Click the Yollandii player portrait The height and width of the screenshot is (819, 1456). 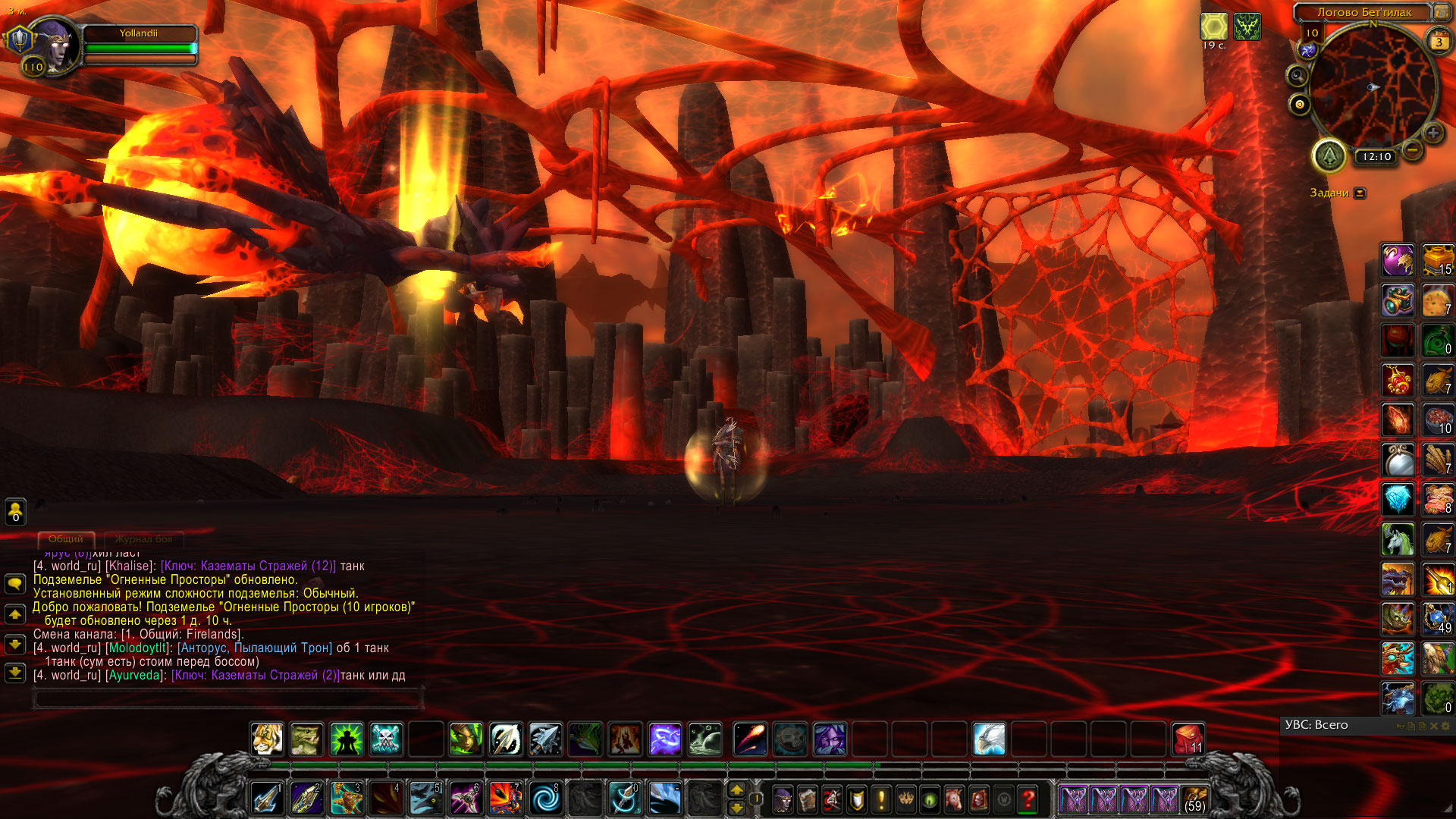click(x=52, y=45)
